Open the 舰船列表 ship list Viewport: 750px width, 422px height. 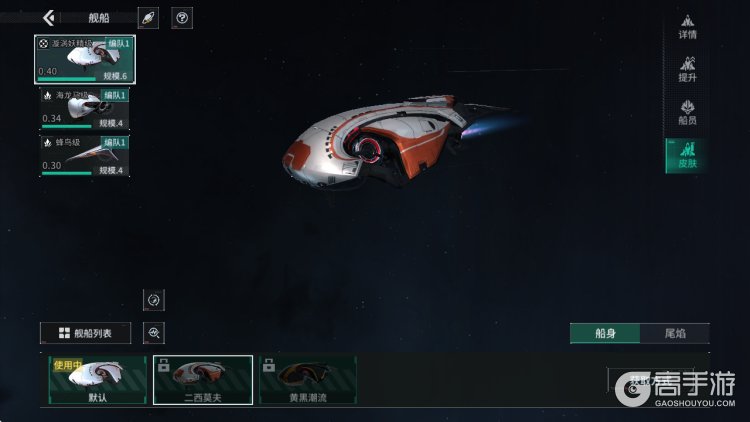(85, 333)
